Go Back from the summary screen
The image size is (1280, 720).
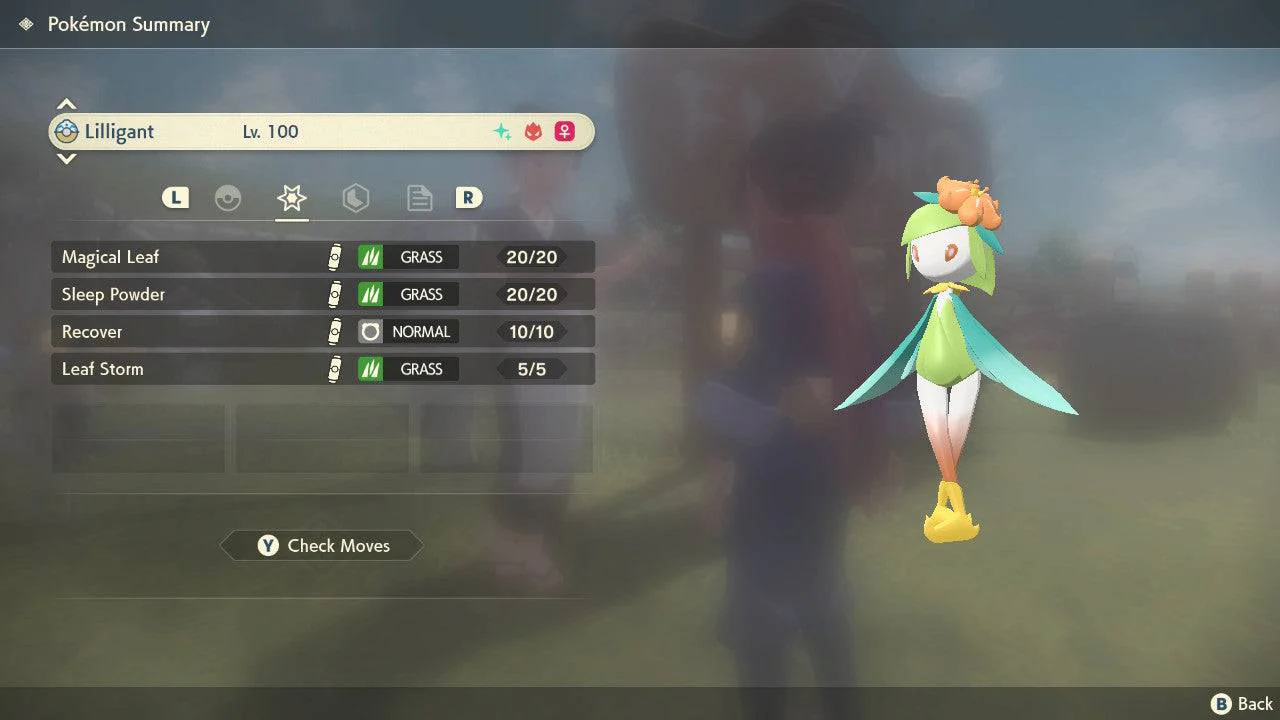pos(1242,704)
